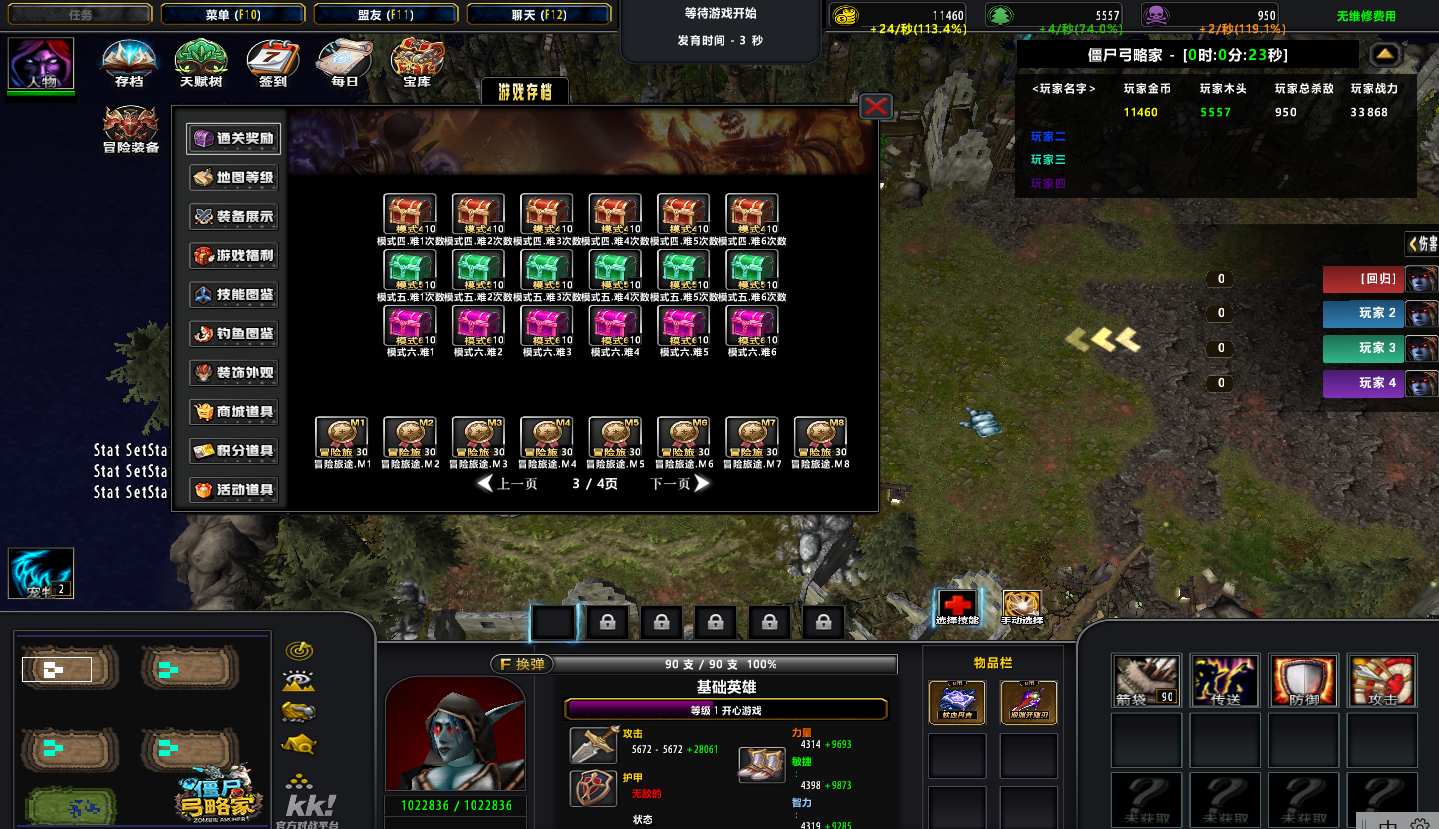Open the 签到 daily check-in icon
The width and height of the screenshot is (1439, 829).
272,62
